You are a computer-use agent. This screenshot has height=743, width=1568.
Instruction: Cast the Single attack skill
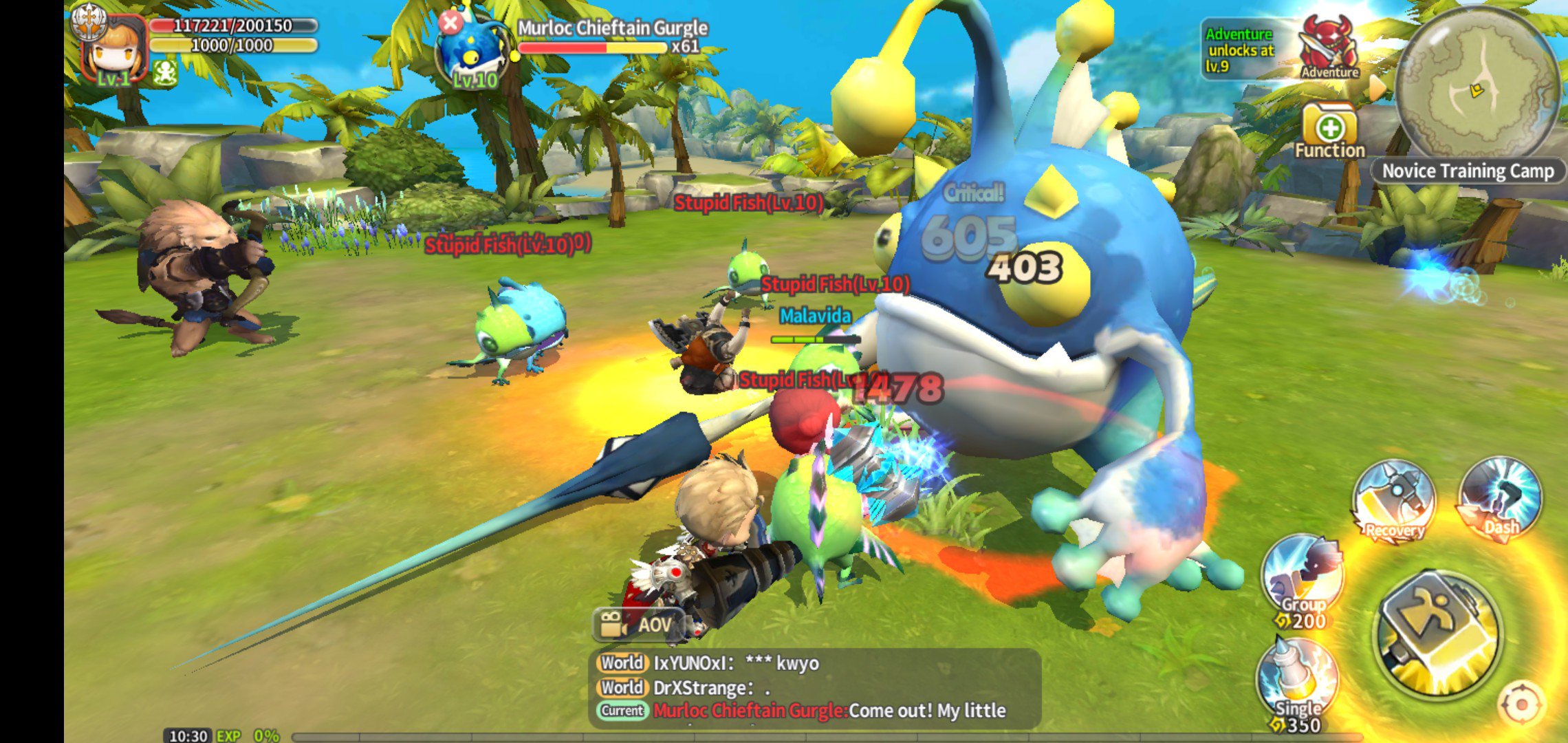click(x=1297, y=681)
